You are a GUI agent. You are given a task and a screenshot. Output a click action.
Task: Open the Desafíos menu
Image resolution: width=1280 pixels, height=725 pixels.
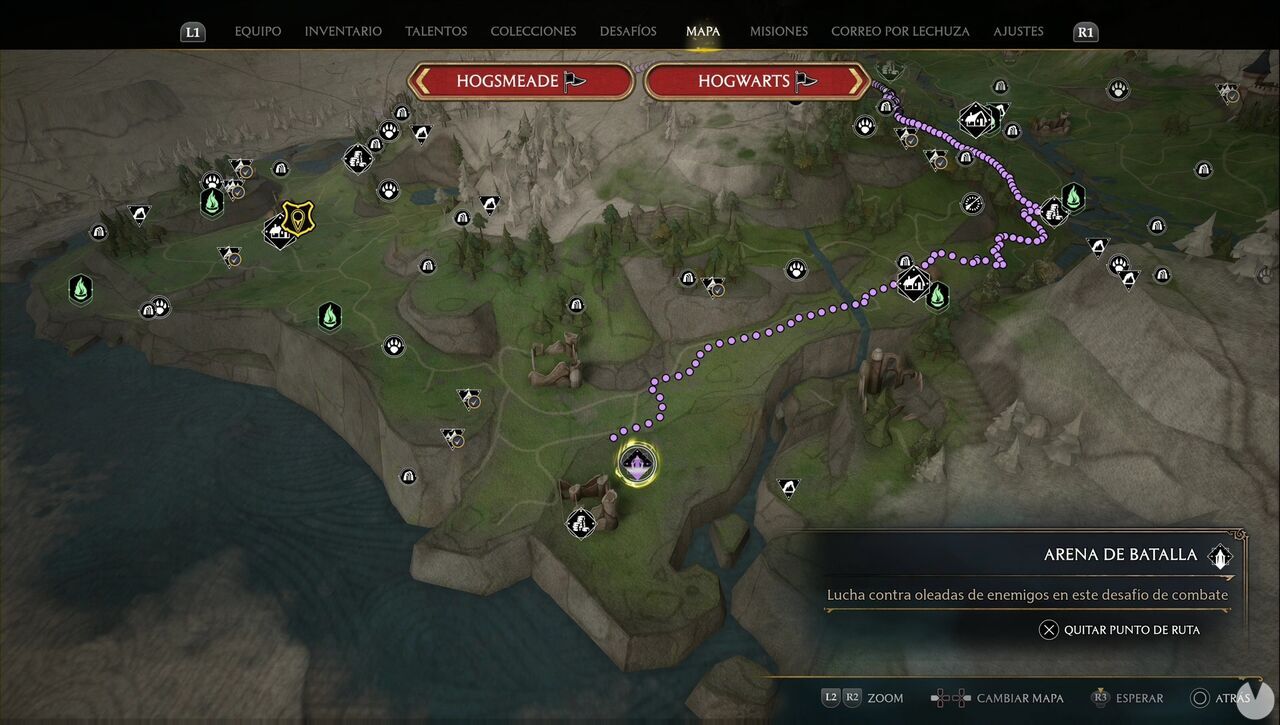(628, 31)
